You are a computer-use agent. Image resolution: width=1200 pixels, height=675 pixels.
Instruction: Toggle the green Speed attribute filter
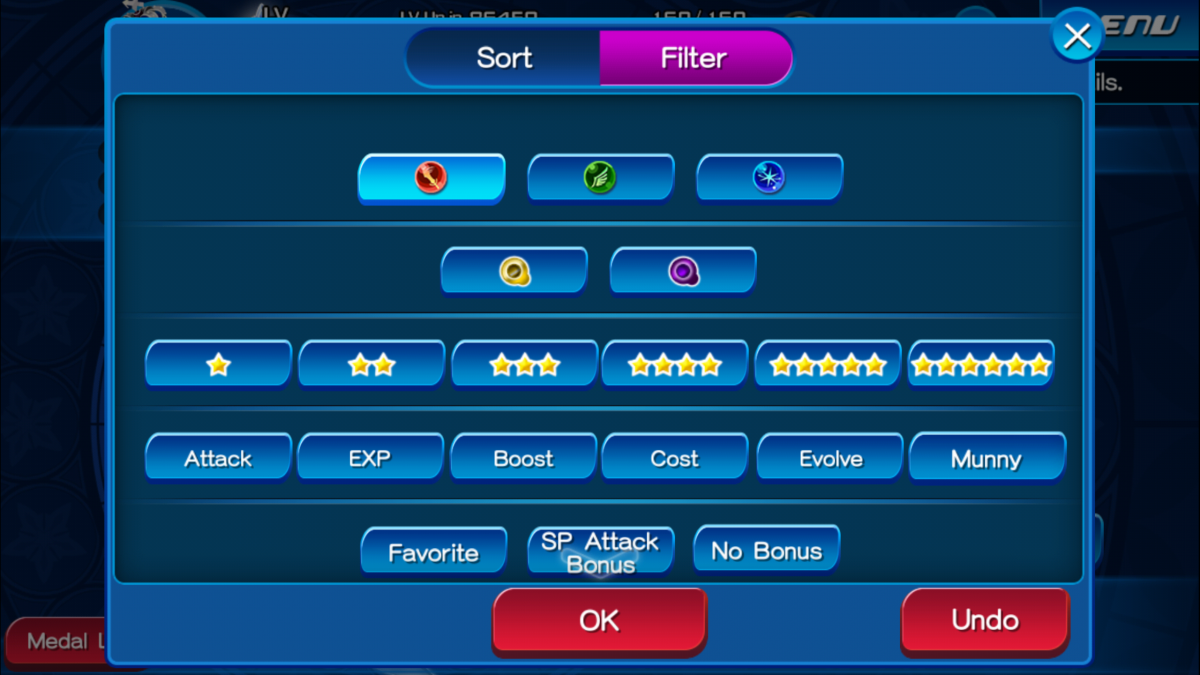[x=600, y=178]
